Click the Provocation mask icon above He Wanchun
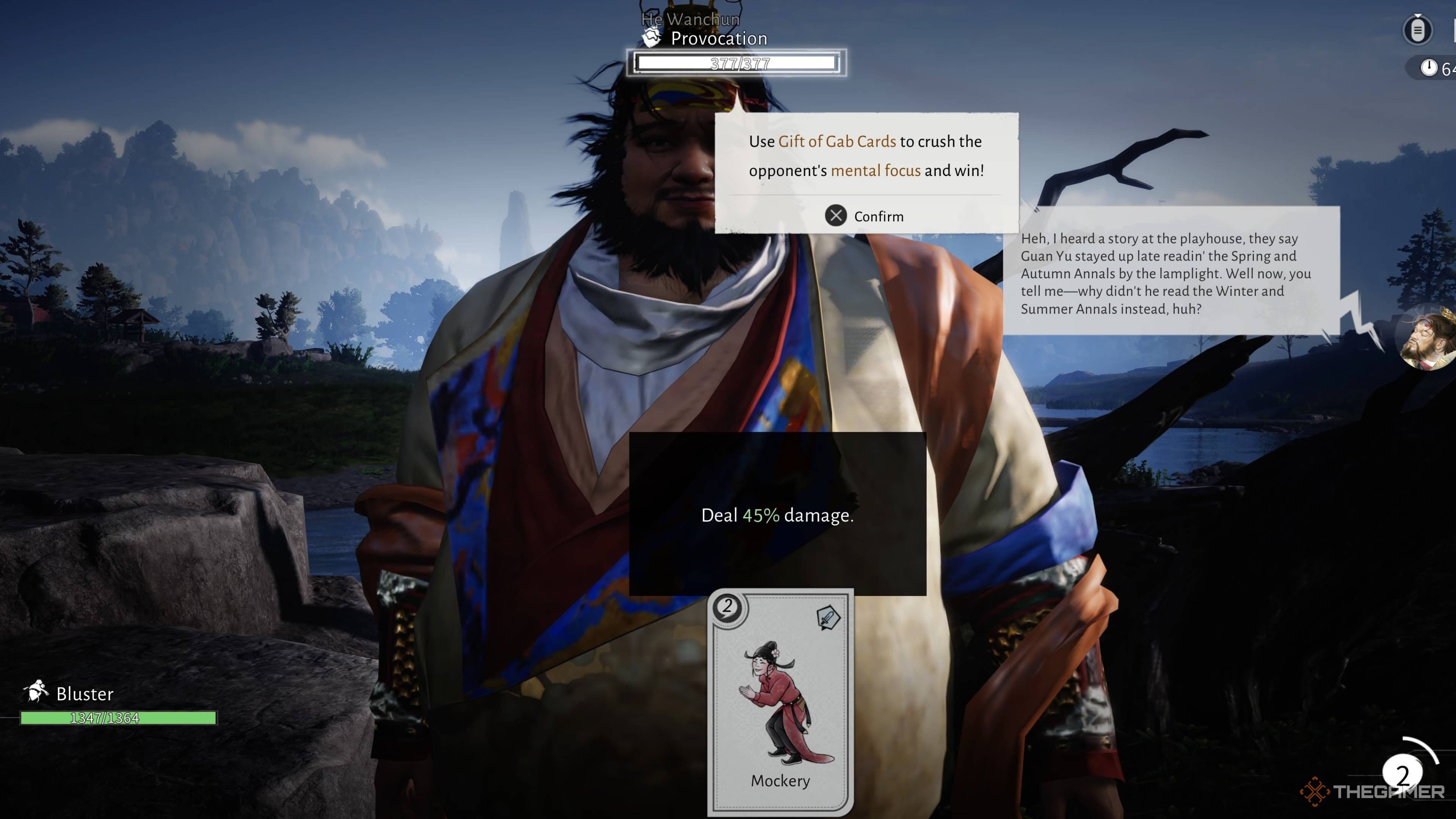The image size is (1456, 819). 651,37
